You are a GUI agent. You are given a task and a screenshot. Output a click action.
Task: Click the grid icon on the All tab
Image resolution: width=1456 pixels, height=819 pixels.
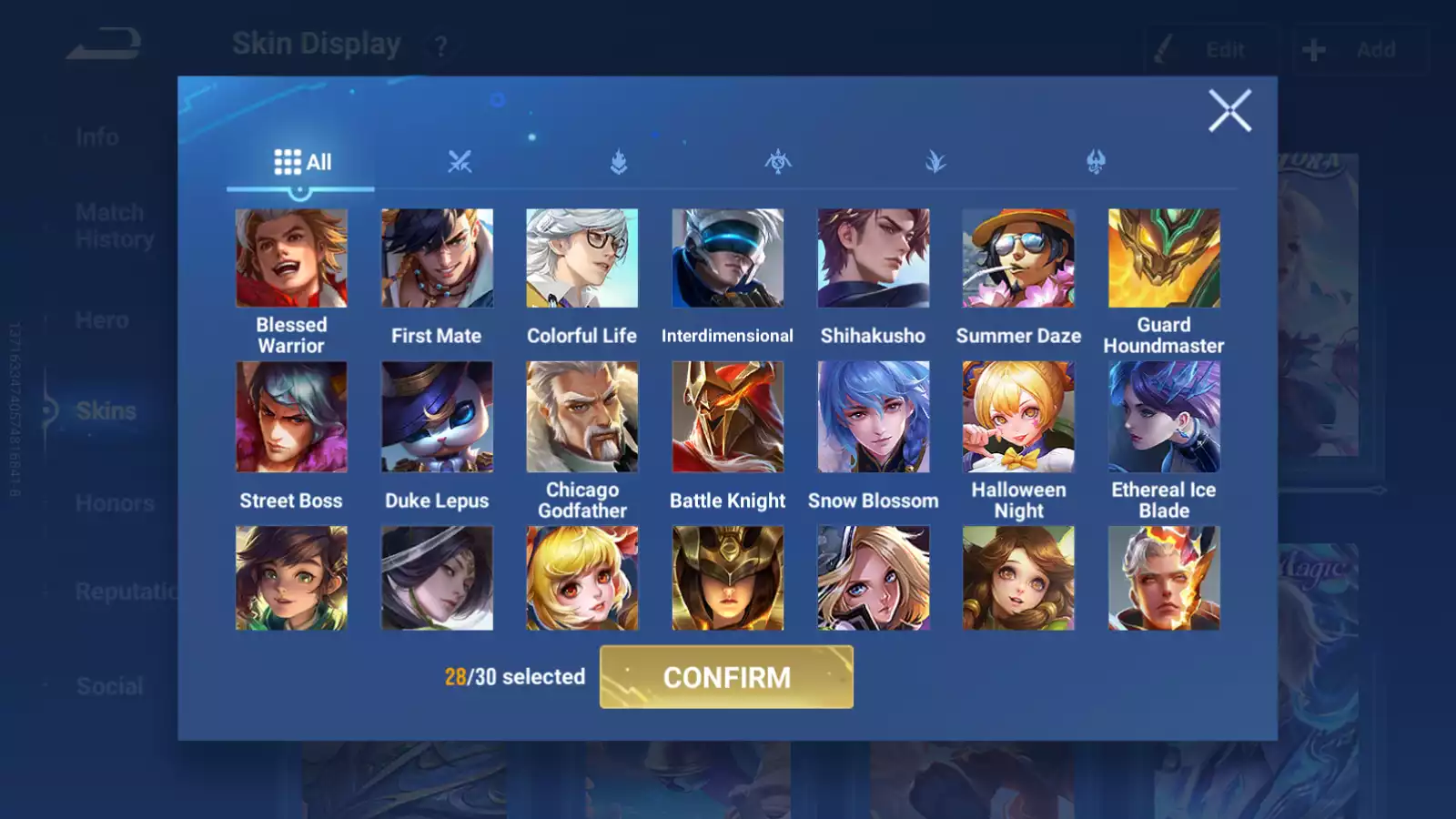(286, 161)
